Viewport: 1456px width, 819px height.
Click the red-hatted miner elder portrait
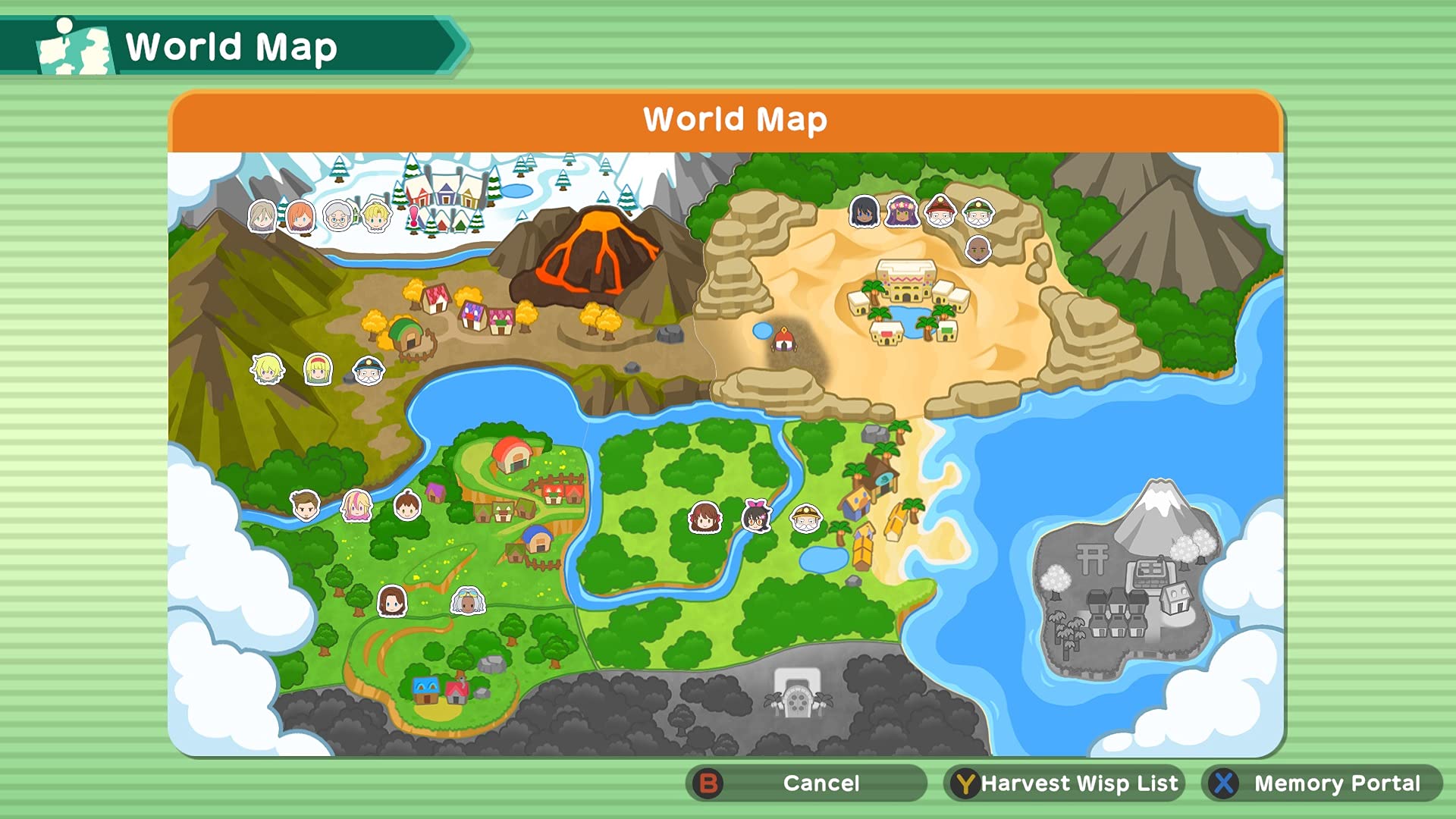(940, 211)
